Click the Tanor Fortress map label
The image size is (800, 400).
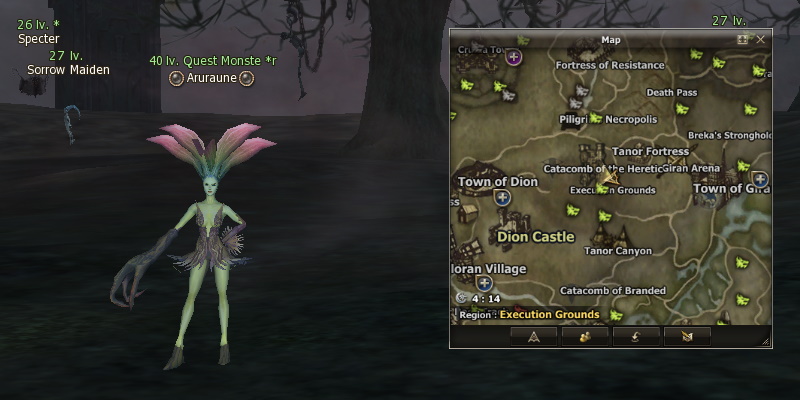click(650, 152)
